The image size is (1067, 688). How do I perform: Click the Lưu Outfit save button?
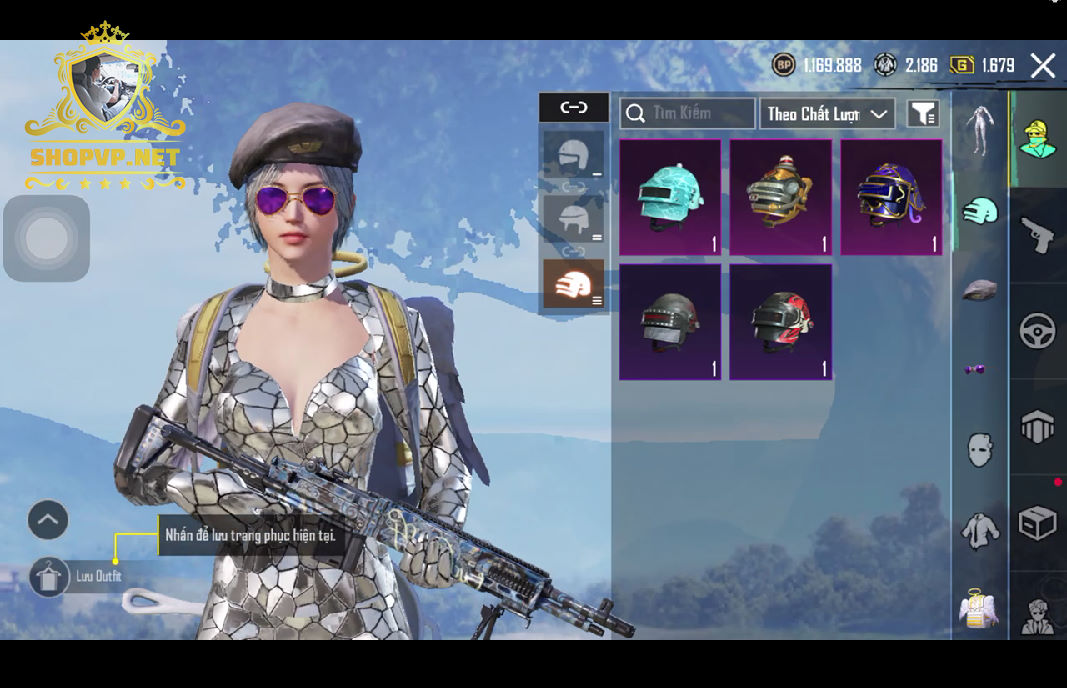click(x=50, y=577)
